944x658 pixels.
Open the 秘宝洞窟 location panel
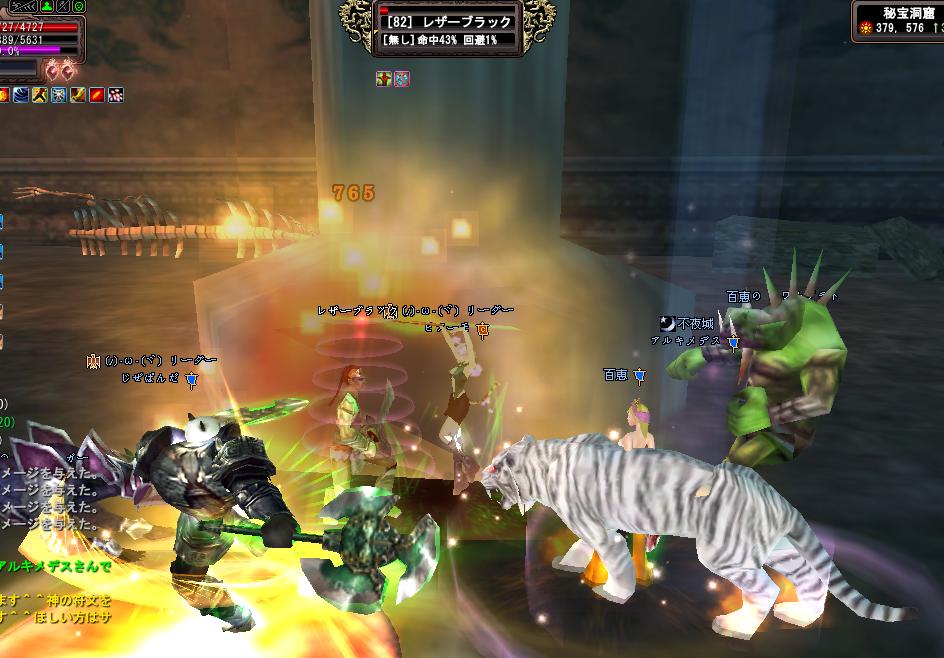point(897,21)
